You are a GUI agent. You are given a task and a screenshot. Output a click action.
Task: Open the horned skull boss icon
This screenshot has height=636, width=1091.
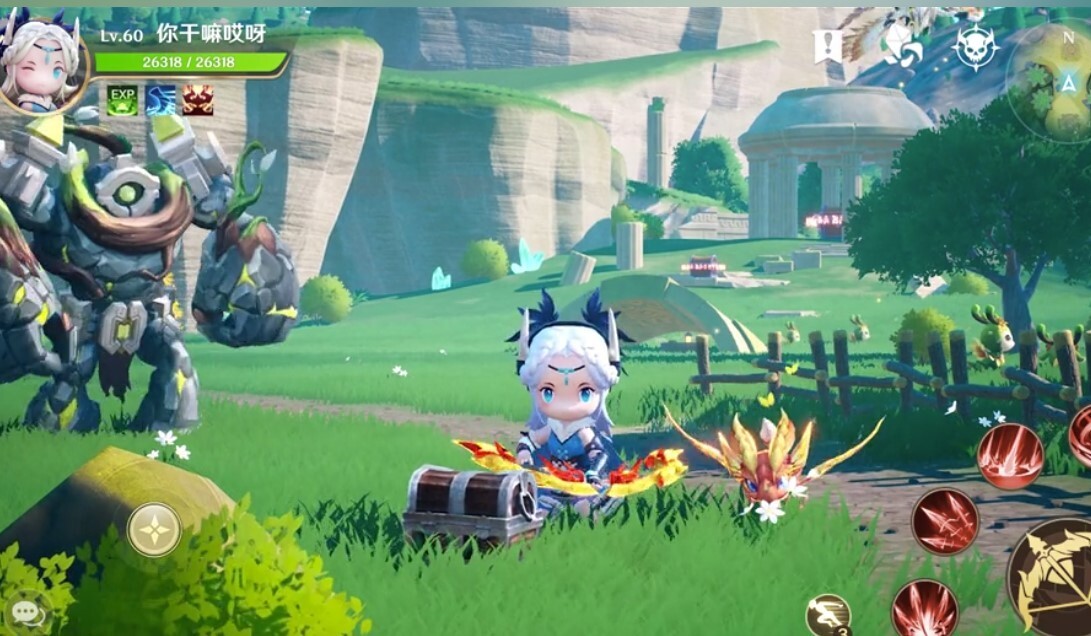975,46
